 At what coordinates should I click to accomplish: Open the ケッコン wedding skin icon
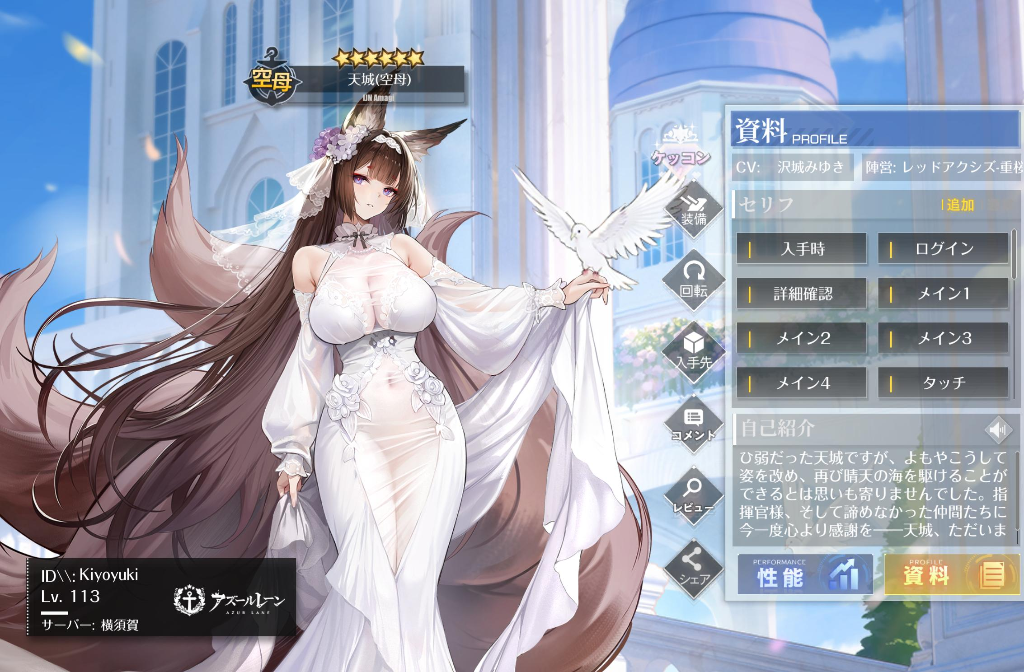[x=681, y=146]
